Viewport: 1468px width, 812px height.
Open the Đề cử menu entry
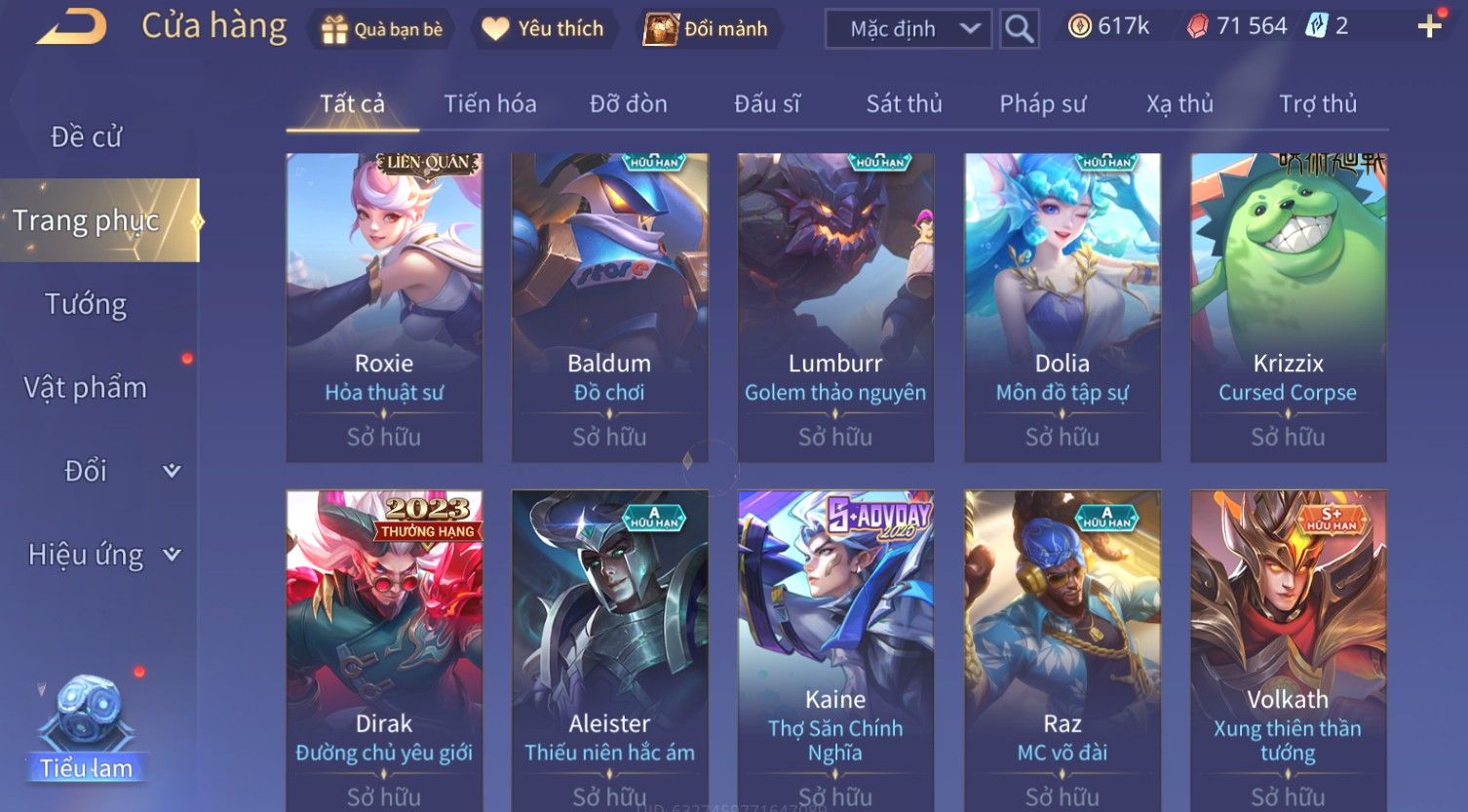(x=86, y=137)
